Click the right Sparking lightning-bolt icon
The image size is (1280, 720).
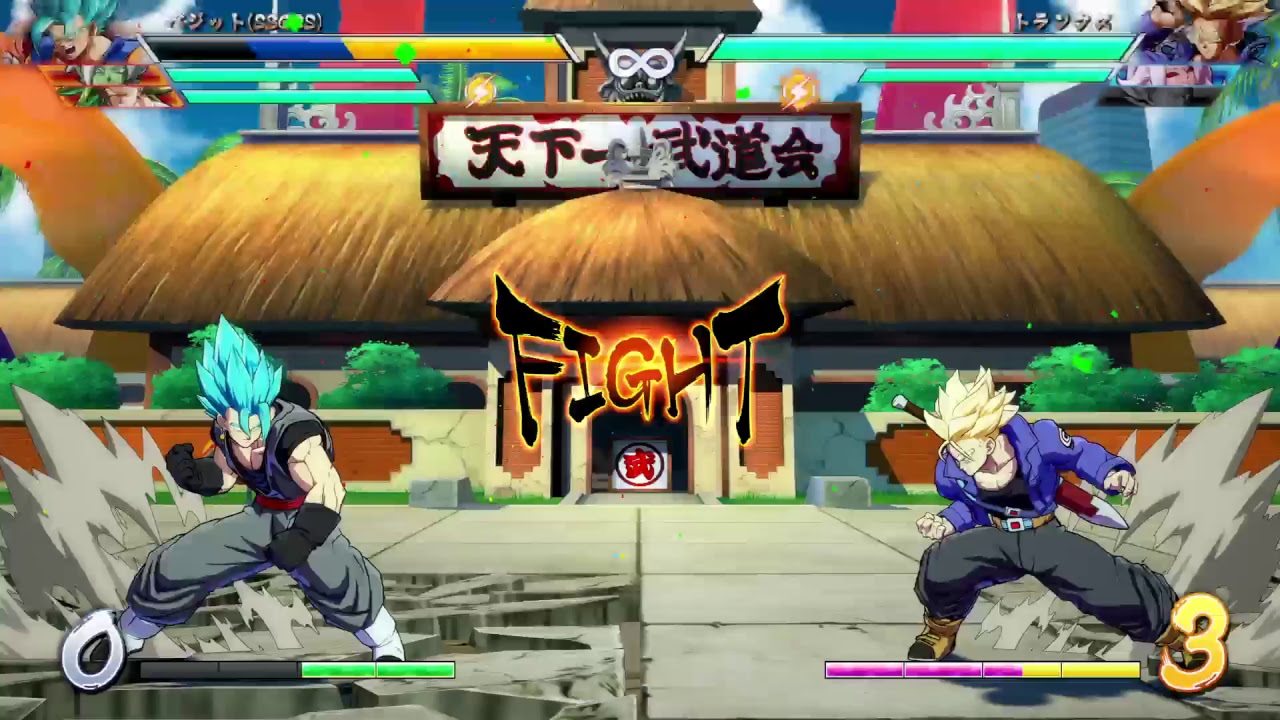click(x=797, y=90)
